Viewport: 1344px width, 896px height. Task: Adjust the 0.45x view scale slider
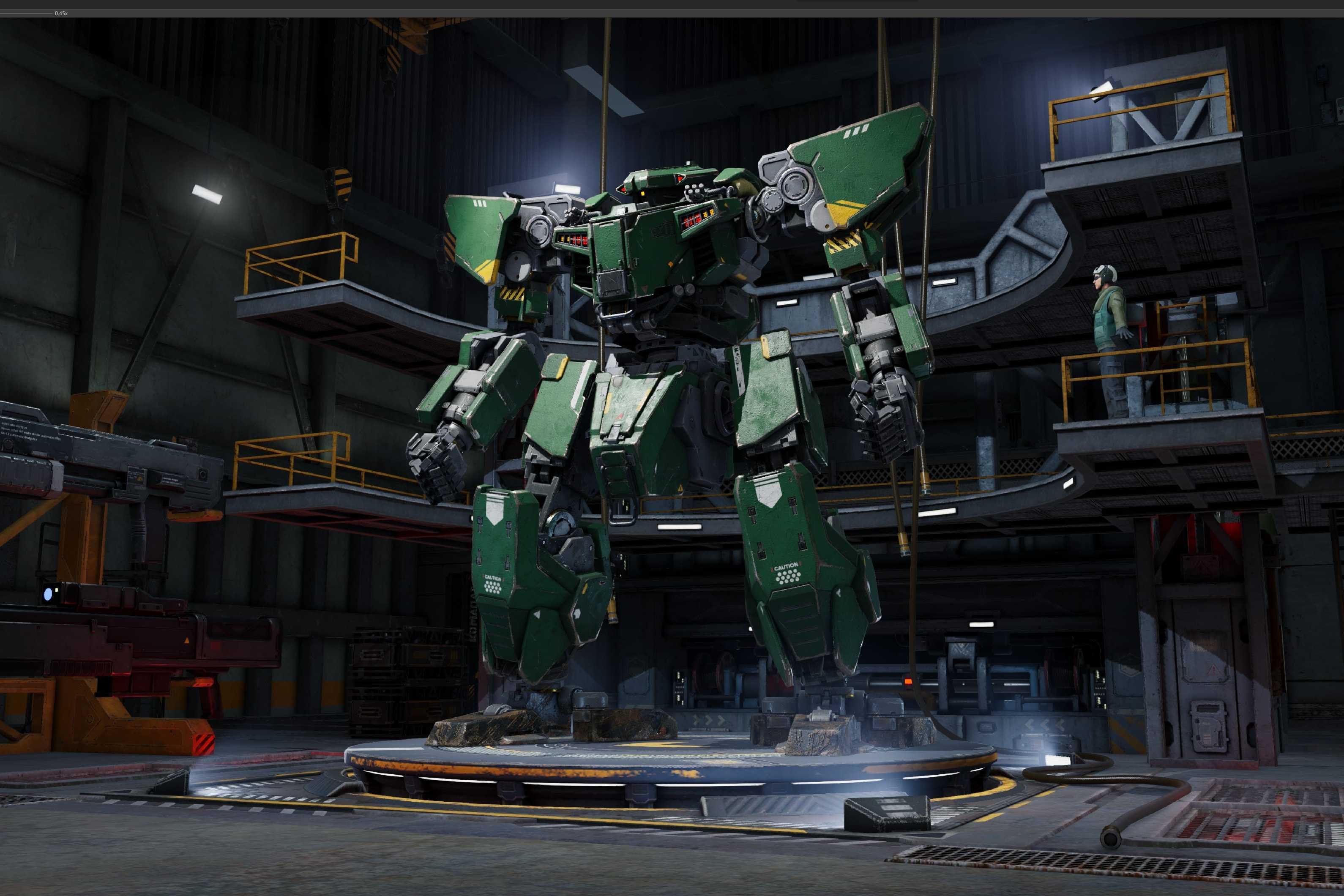pyautogui.click(x=26, y=13)
